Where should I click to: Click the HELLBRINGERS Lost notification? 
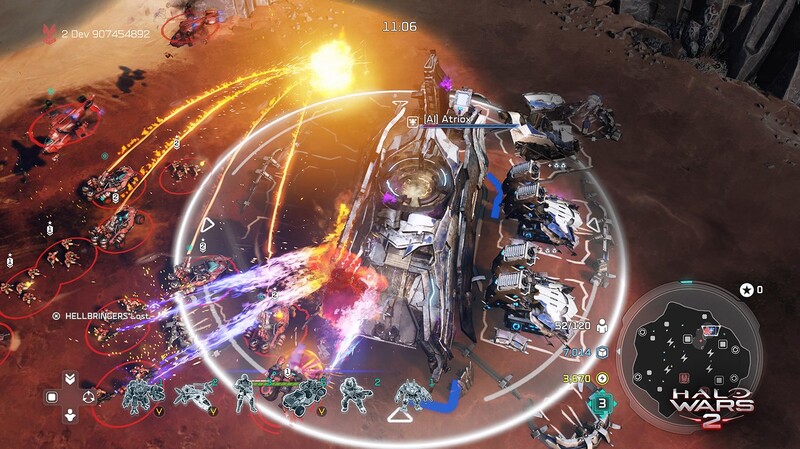coord(103,314)
